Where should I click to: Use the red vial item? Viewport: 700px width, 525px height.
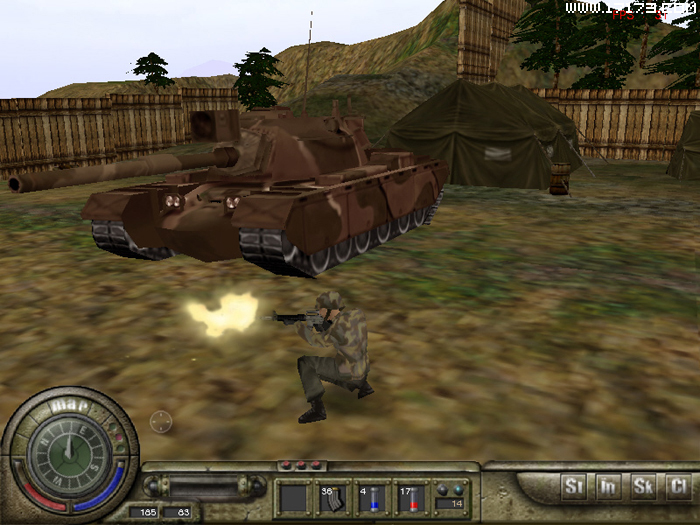click(x=412, y=498)
